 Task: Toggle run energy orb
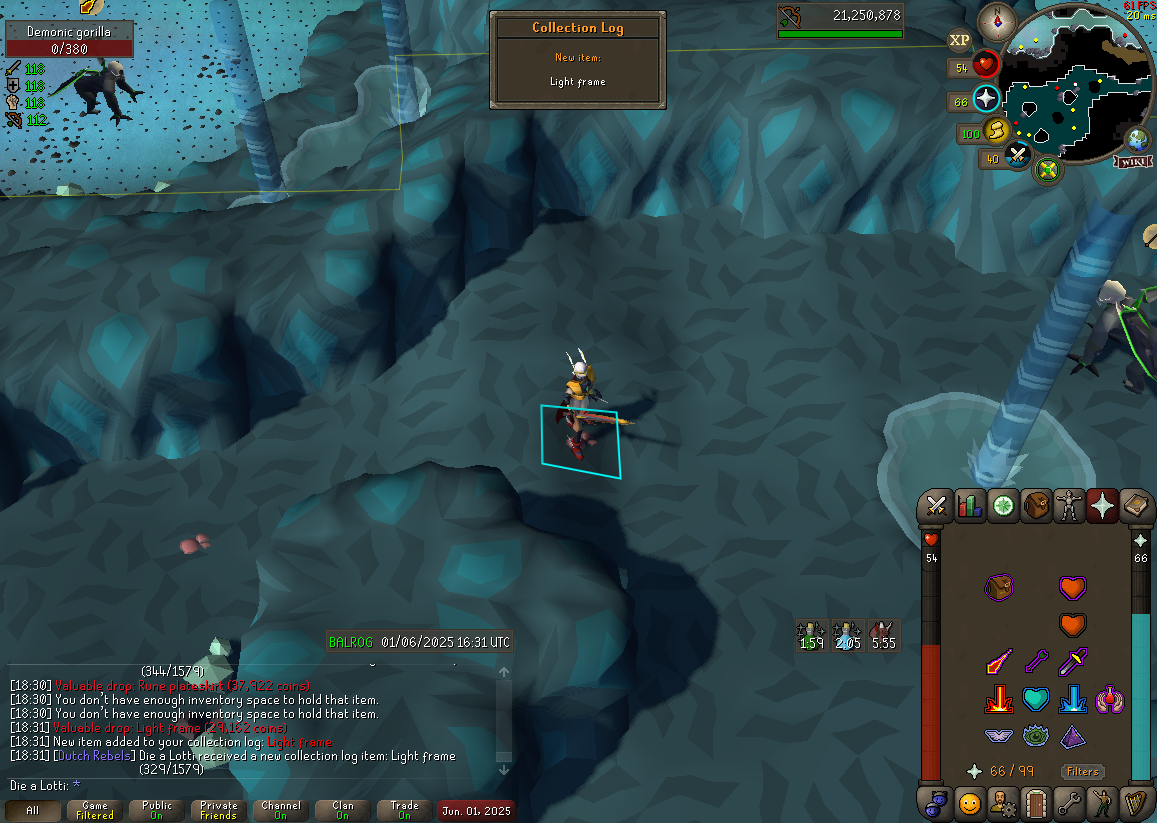coord(997,131)
